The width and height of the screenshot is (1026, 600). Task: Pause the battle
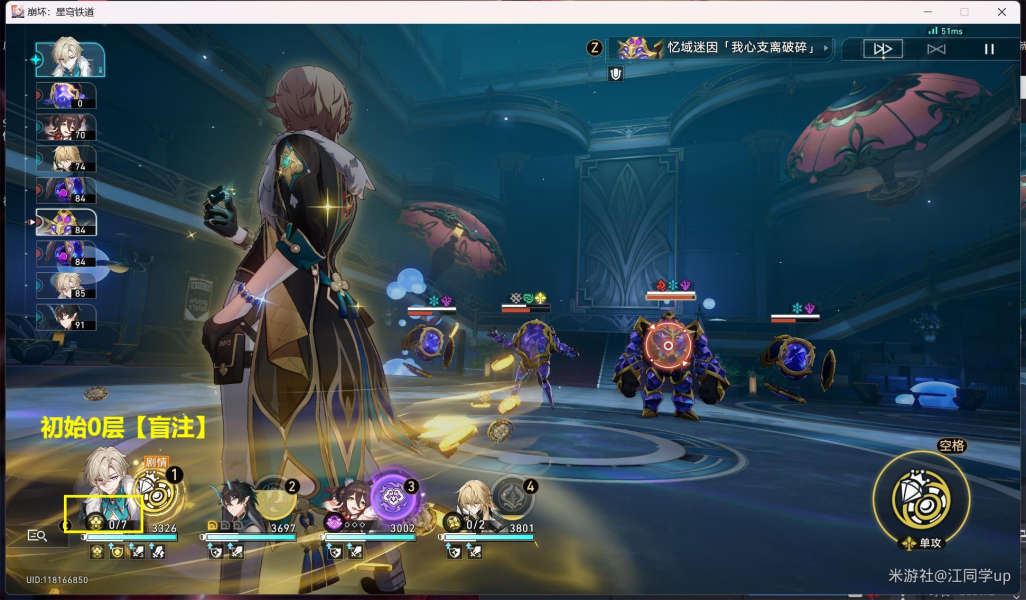(x=989, y=49)
